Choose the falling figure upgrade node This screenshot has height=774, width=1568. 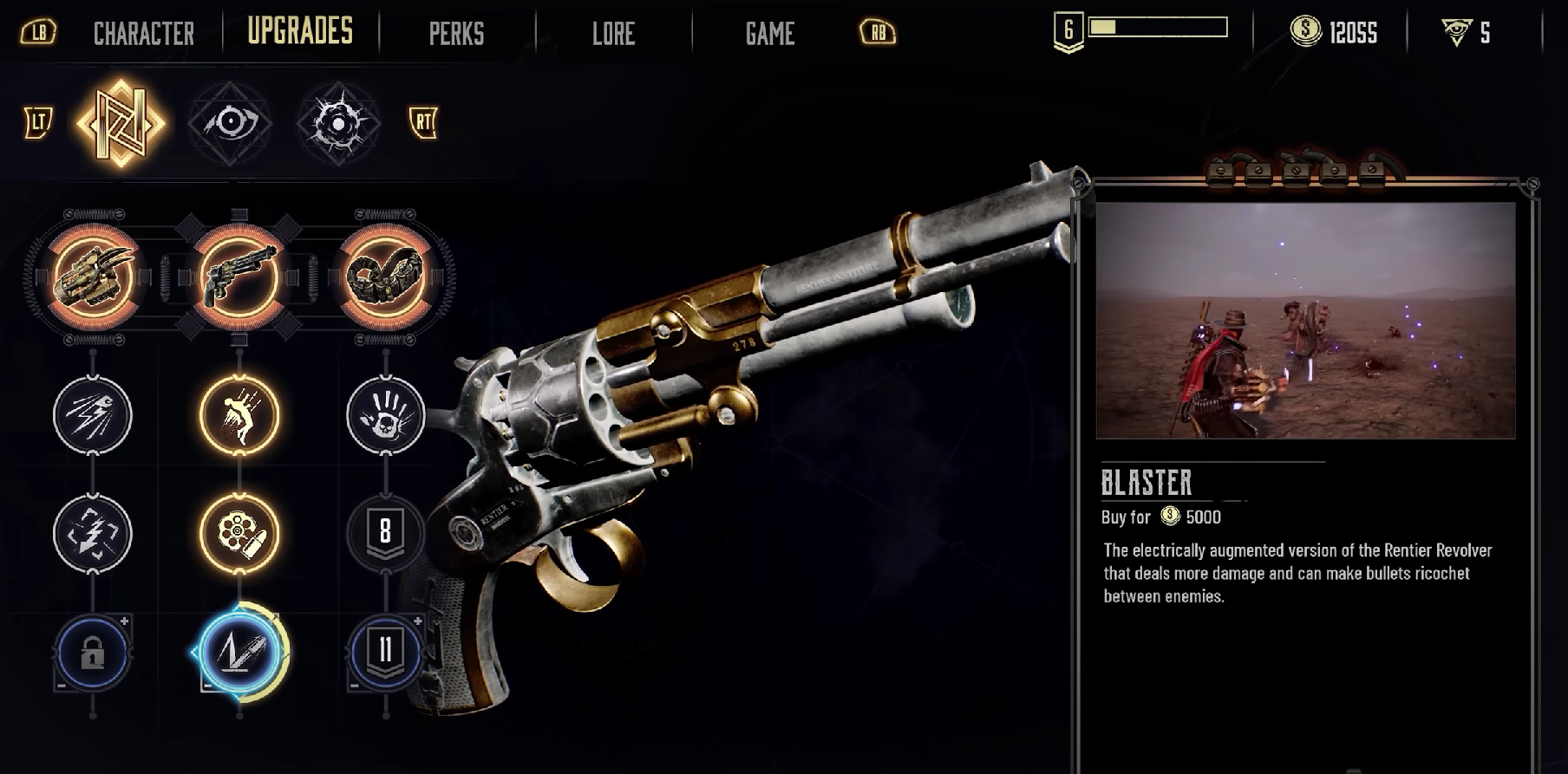coord(239,415)
